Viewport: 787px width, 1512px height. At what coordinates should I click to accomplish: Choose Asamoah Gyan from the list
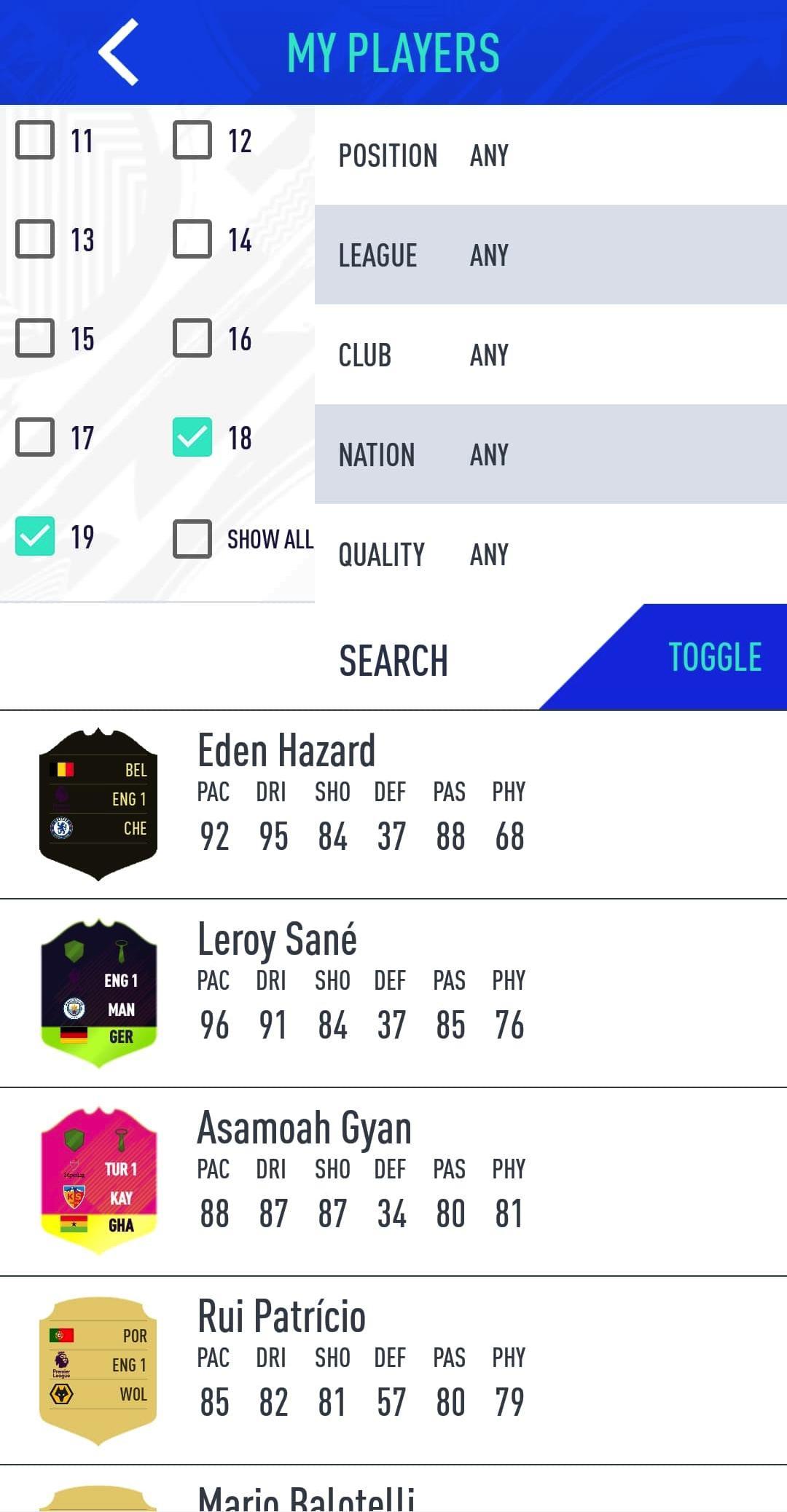[393, 1181]
